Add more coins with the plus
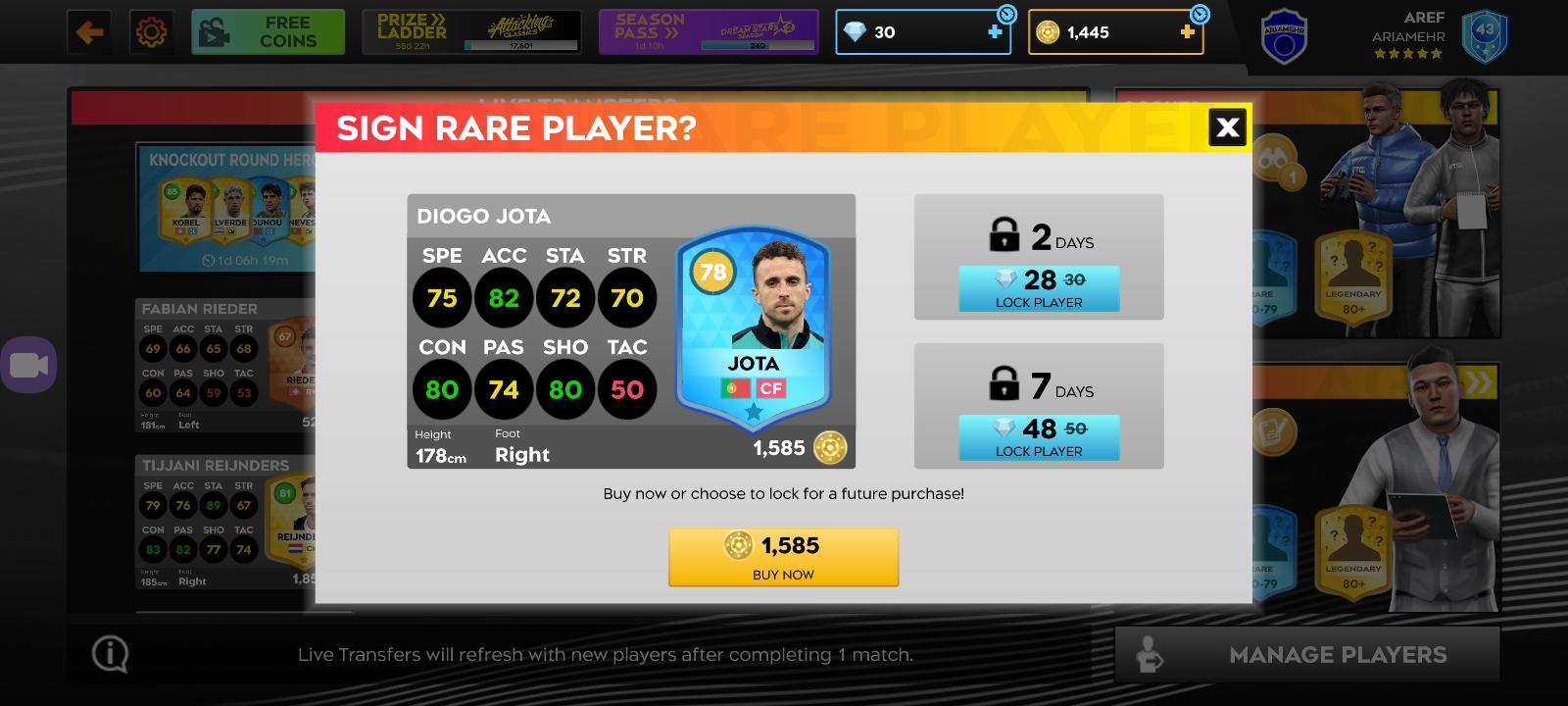The image size is (1568, 706). click(x=1187, y=32)
